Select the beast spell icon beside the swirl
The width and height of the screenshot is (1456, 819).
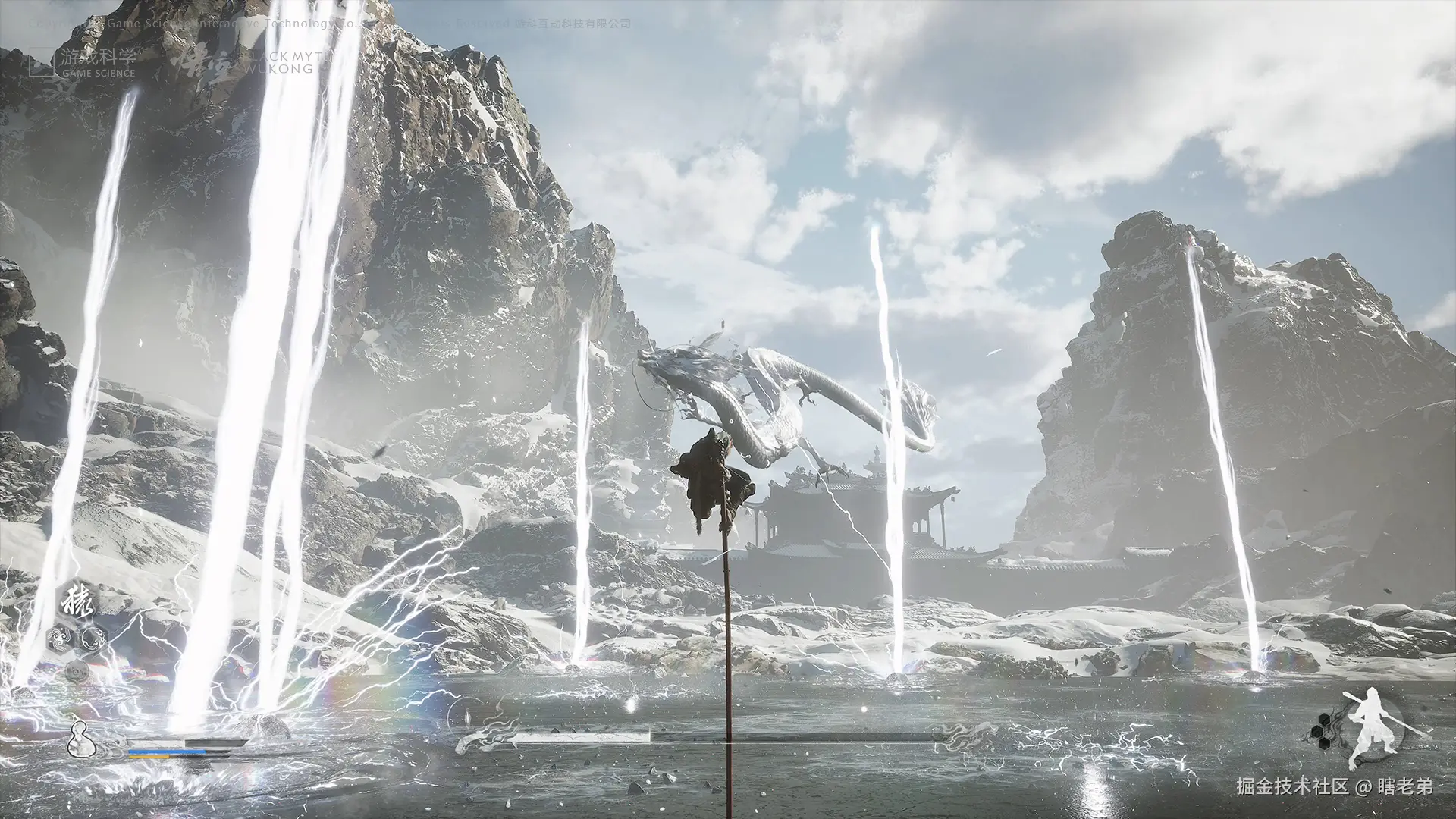(94, 638)
